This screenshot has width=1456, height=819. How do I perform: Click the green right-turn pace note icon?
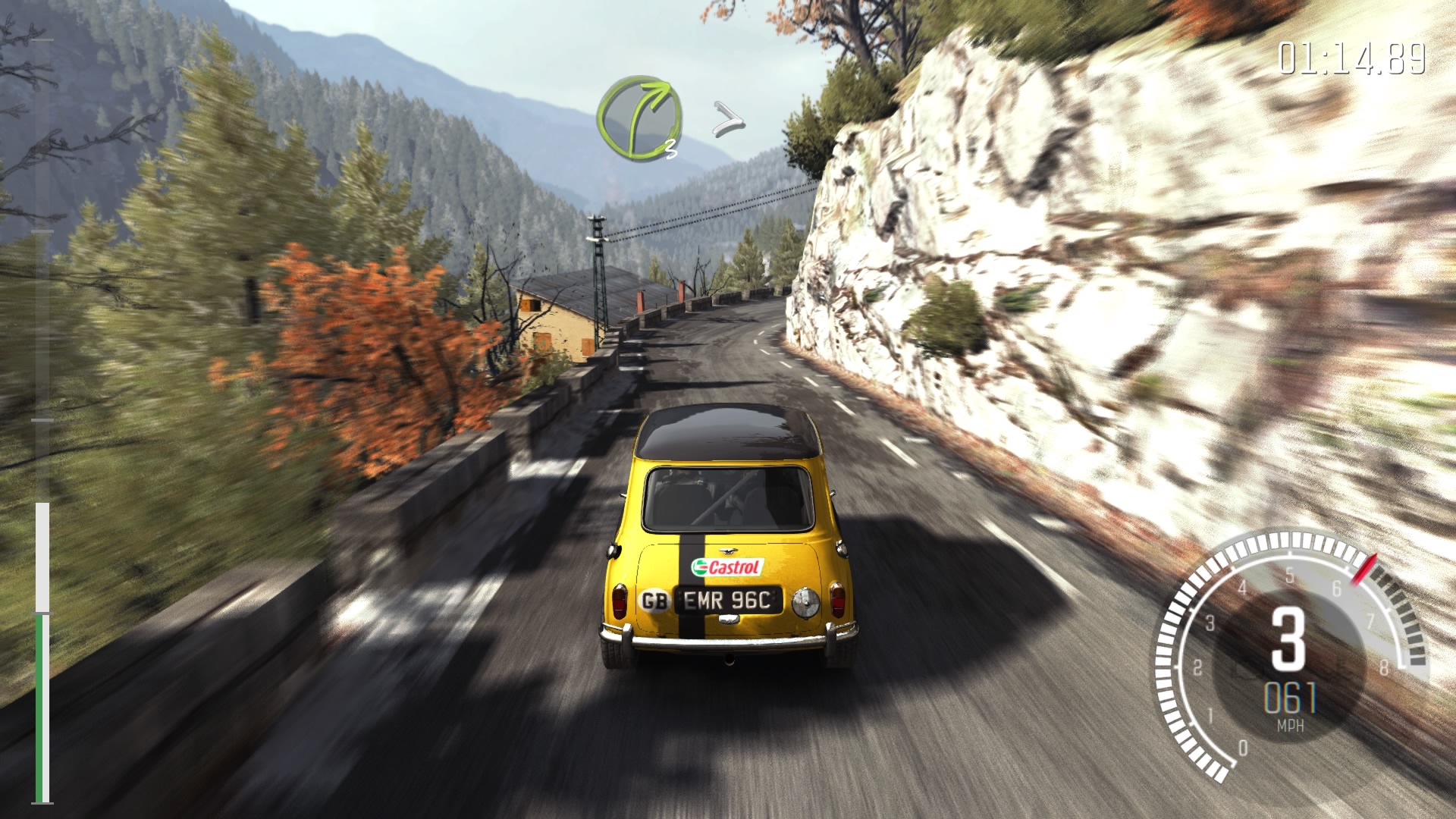tap(638, 119)
